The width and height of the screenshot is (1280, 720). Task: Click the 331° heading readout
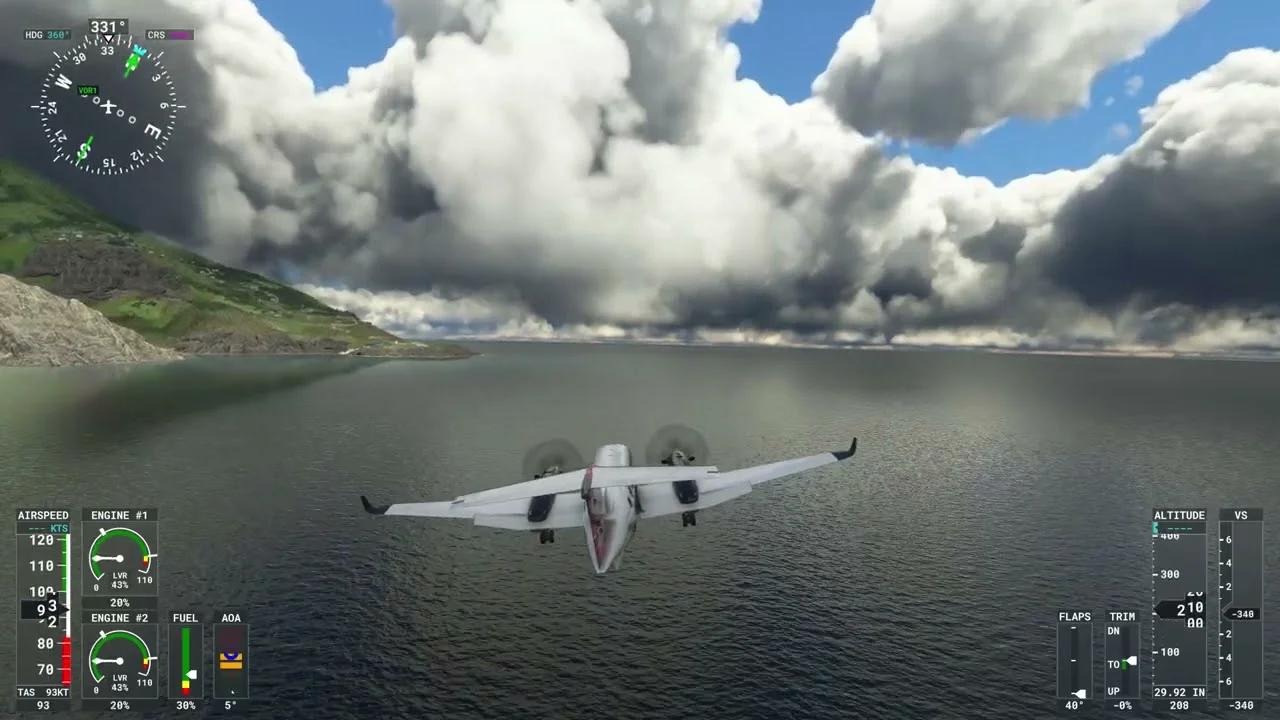107,25
